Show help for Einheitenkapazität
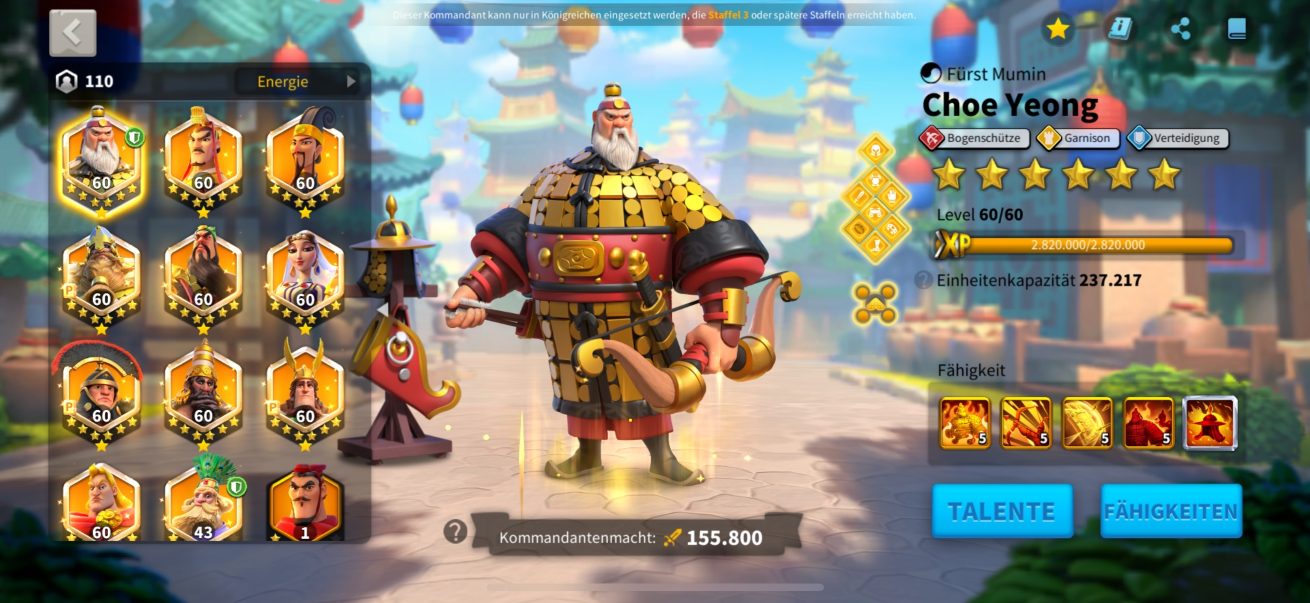The width and height of the screenshot is (1310, 603). click(x=924, y=280)
